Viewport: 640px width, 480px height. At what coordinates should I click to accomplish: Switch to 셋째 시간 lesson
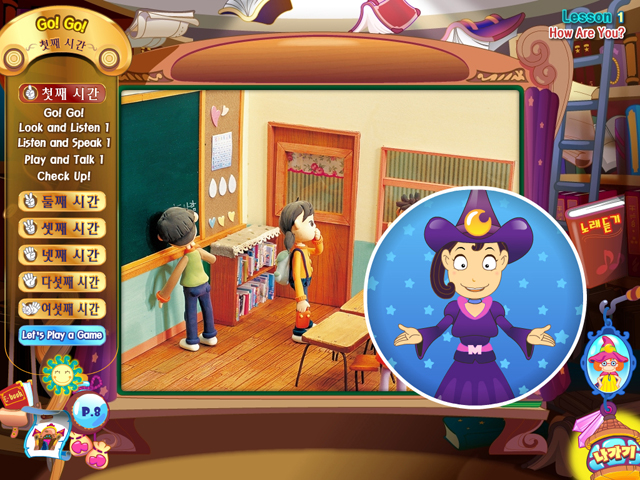tap(62, 228)
